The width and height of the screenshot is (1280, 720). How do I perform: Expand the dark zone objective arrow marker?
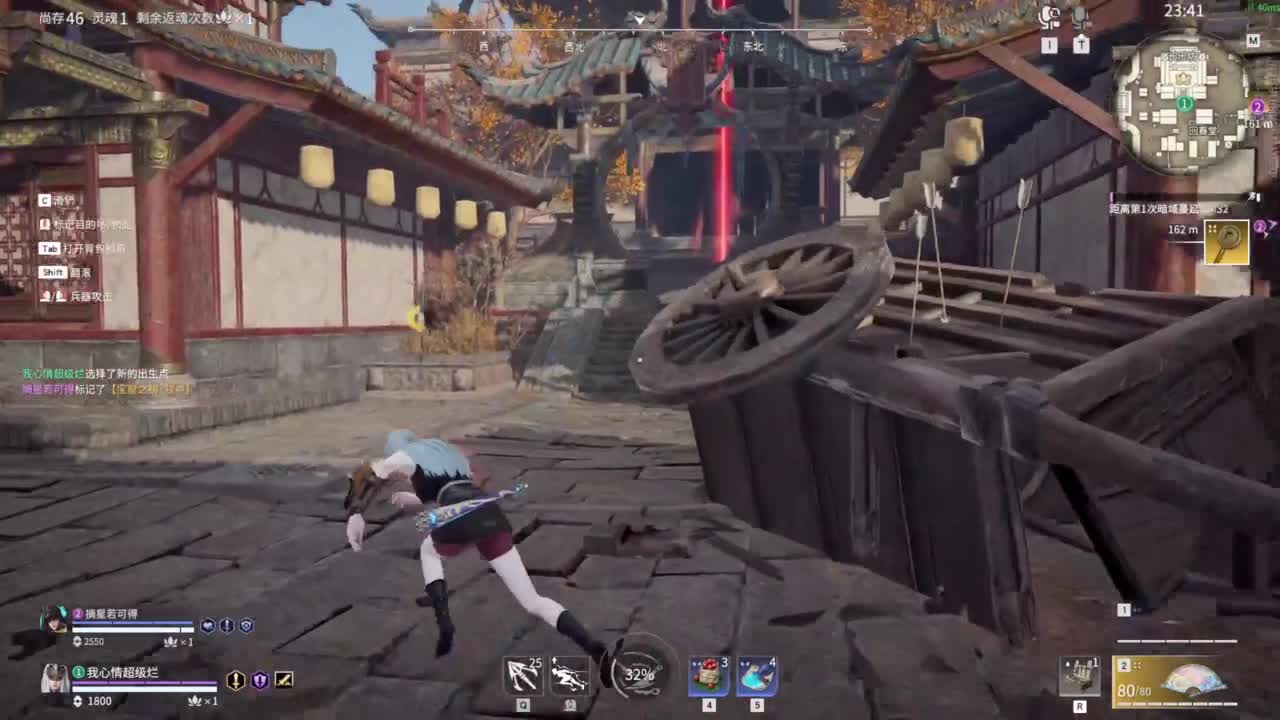coord(1254,197)
